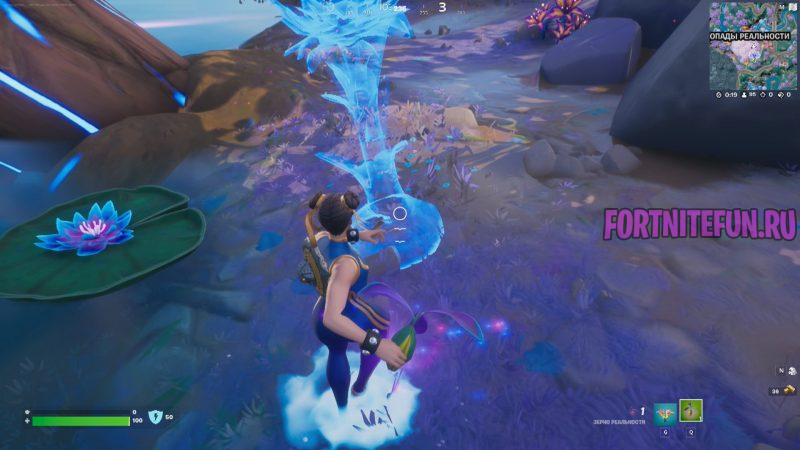The image size is (800, 450).
Task: Open the minimap in the corner
Action: coord(751,50)
